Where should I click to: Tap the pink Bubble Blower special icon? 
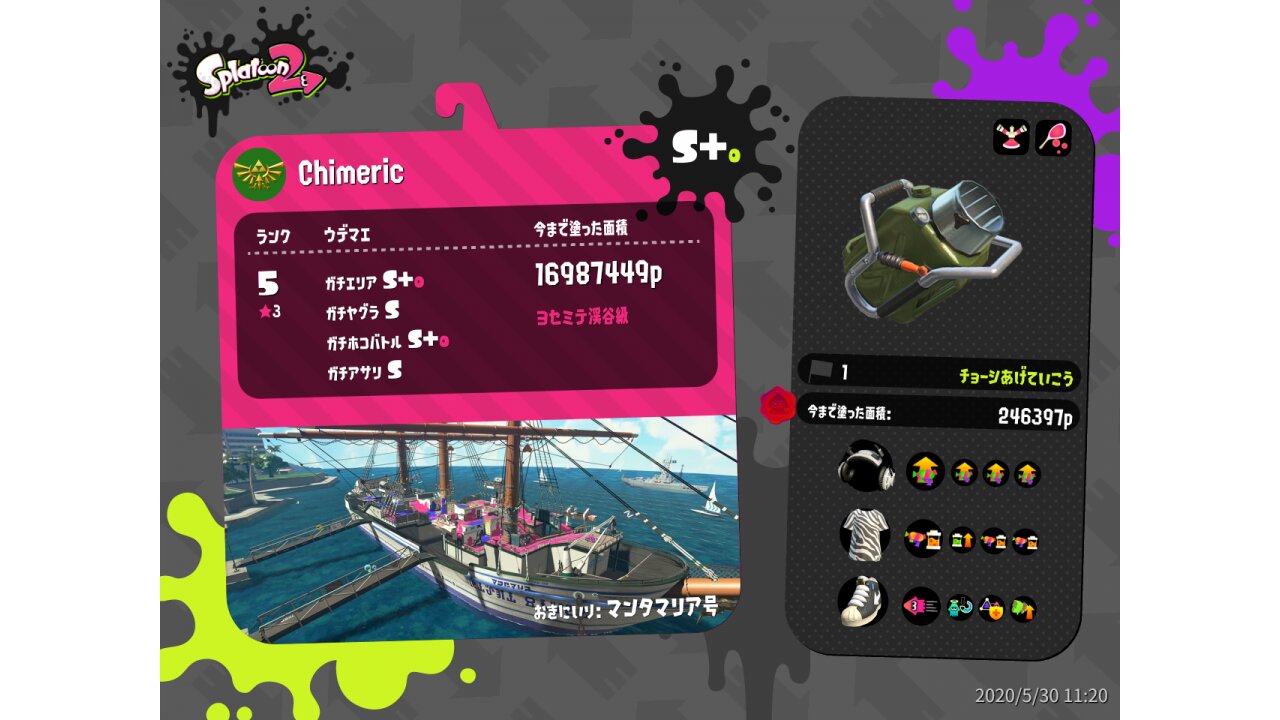pyautogui.click(x=1053, y=137)
